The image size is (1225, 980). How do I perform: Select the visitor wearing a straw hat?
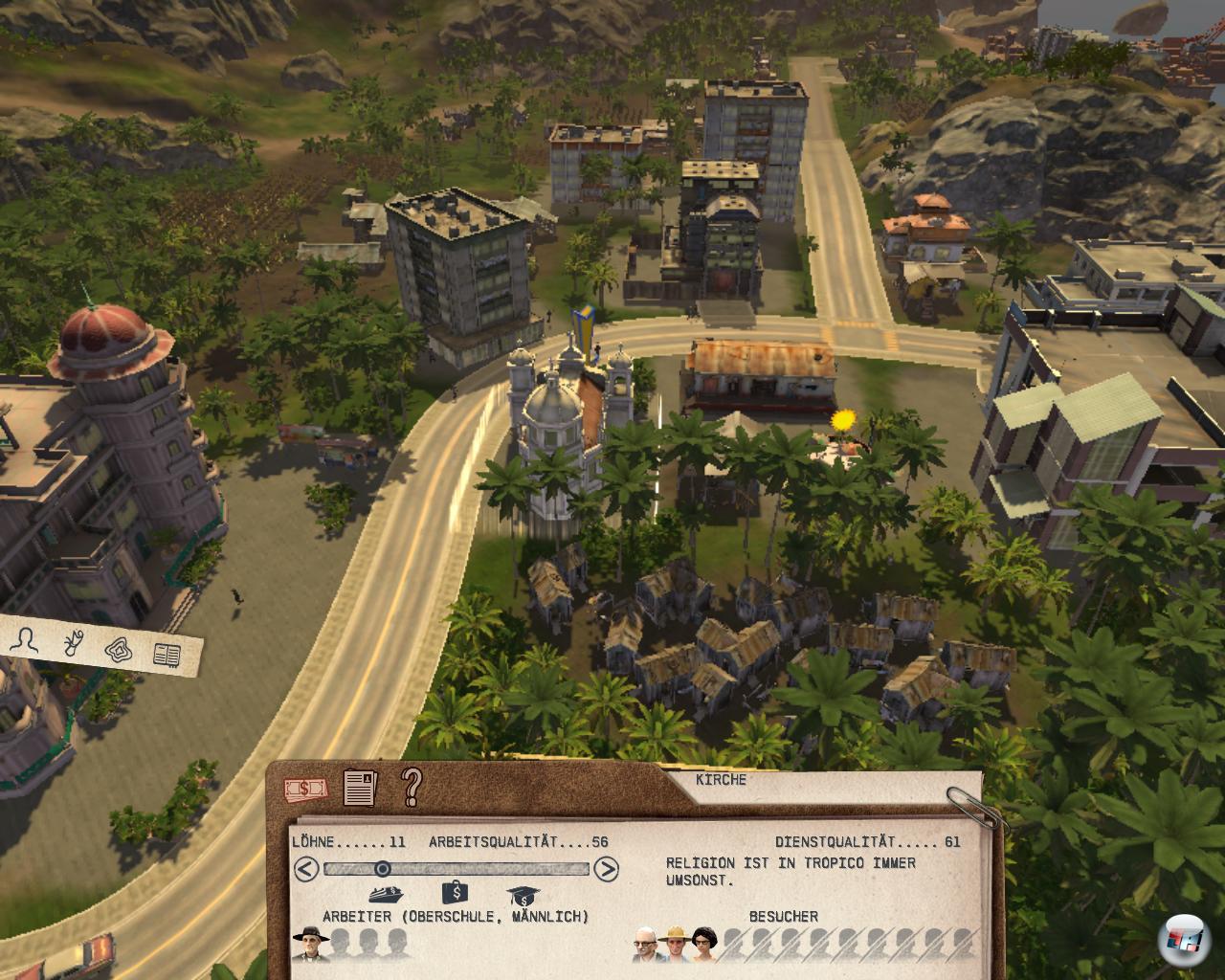[676, 946]
